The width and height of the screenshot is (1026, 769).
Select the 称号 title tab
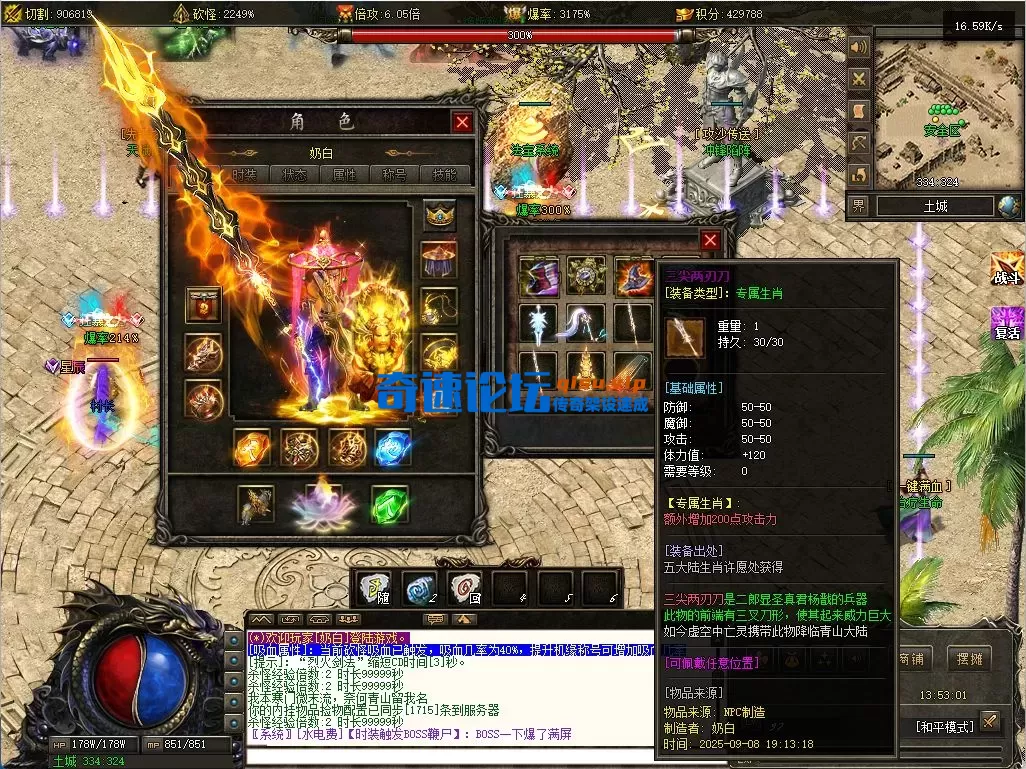click(394, 174)
